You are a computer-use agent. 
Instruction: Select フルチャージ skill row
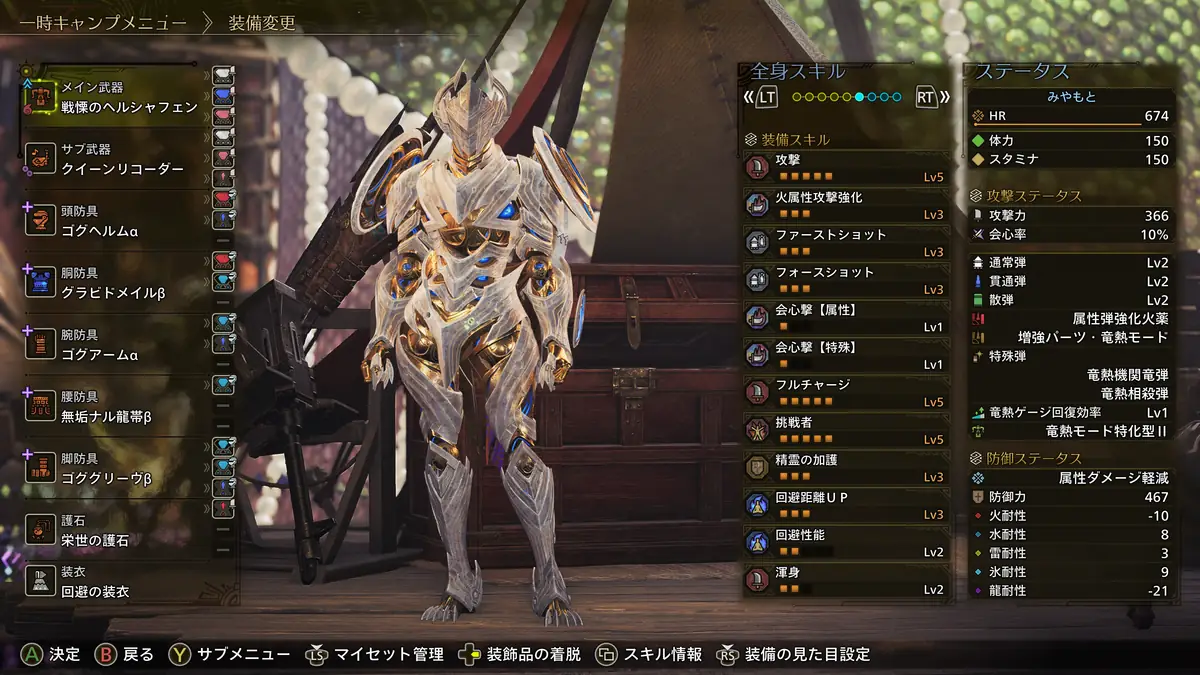[846, 393]
